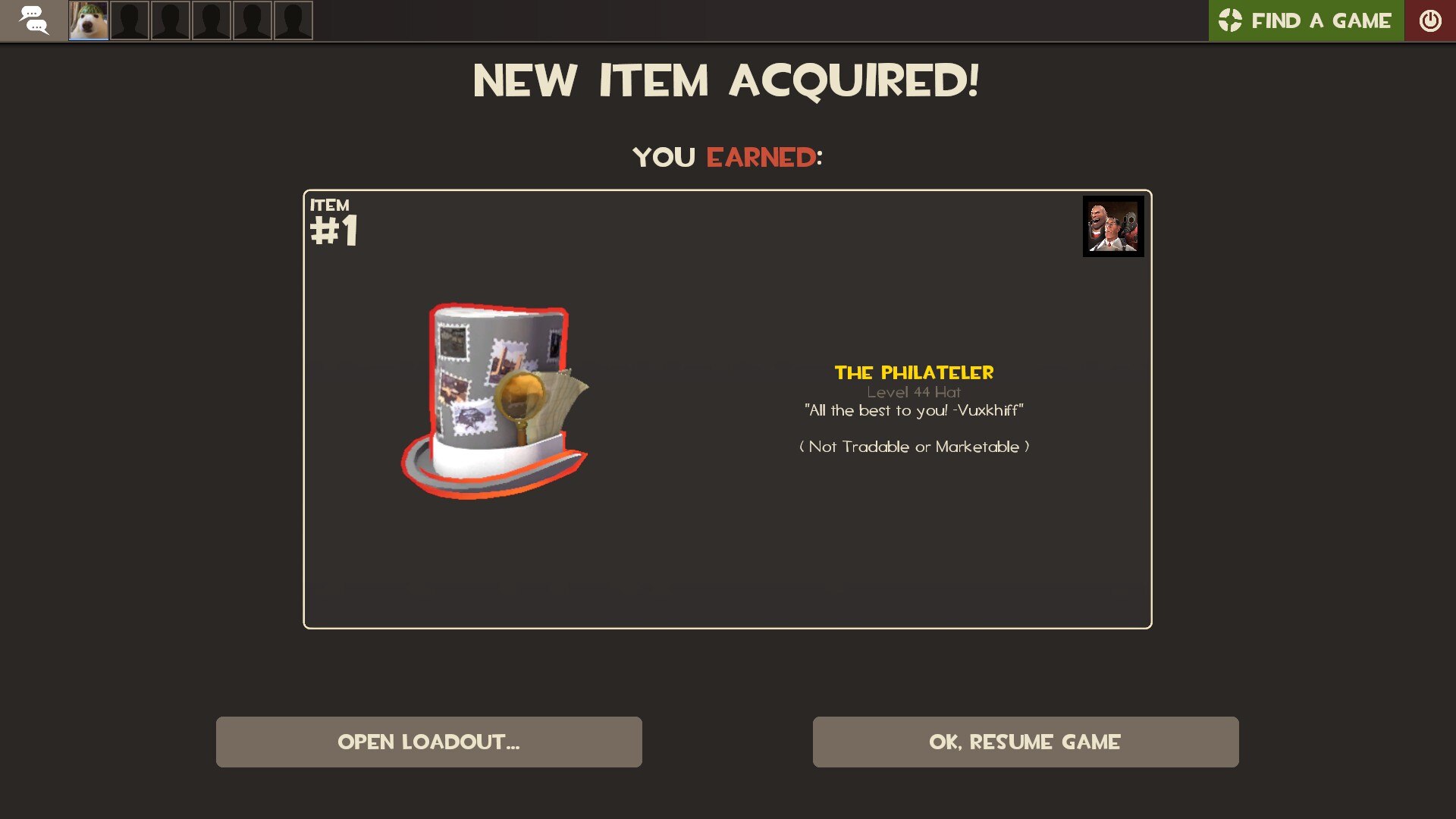Select the dog avatar party slot

coord(89,20)
